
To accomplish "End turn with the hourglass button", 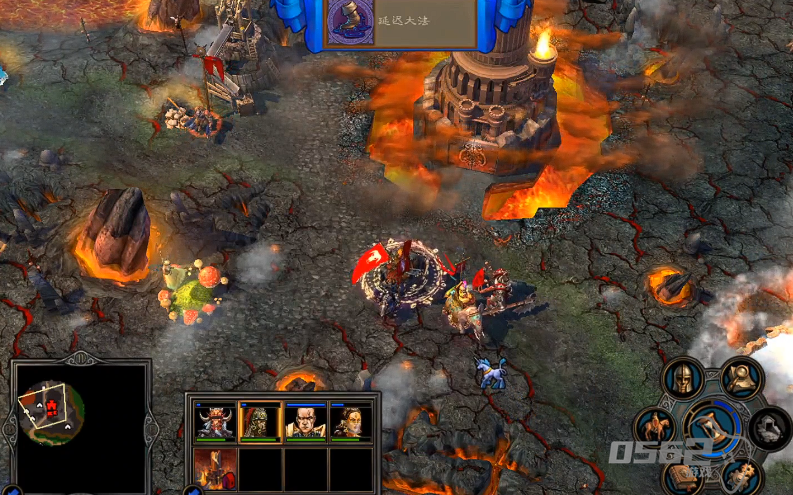I will click(x=714, y=425).
